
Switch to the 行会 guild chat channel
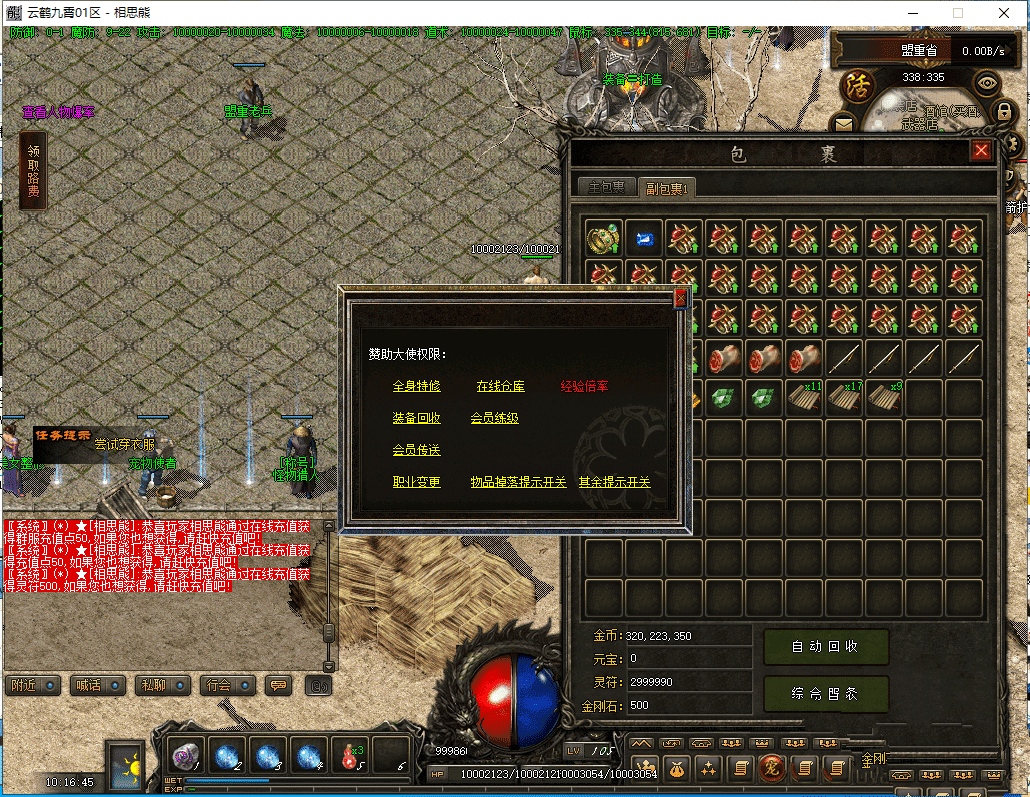click(x=223, y=686)
